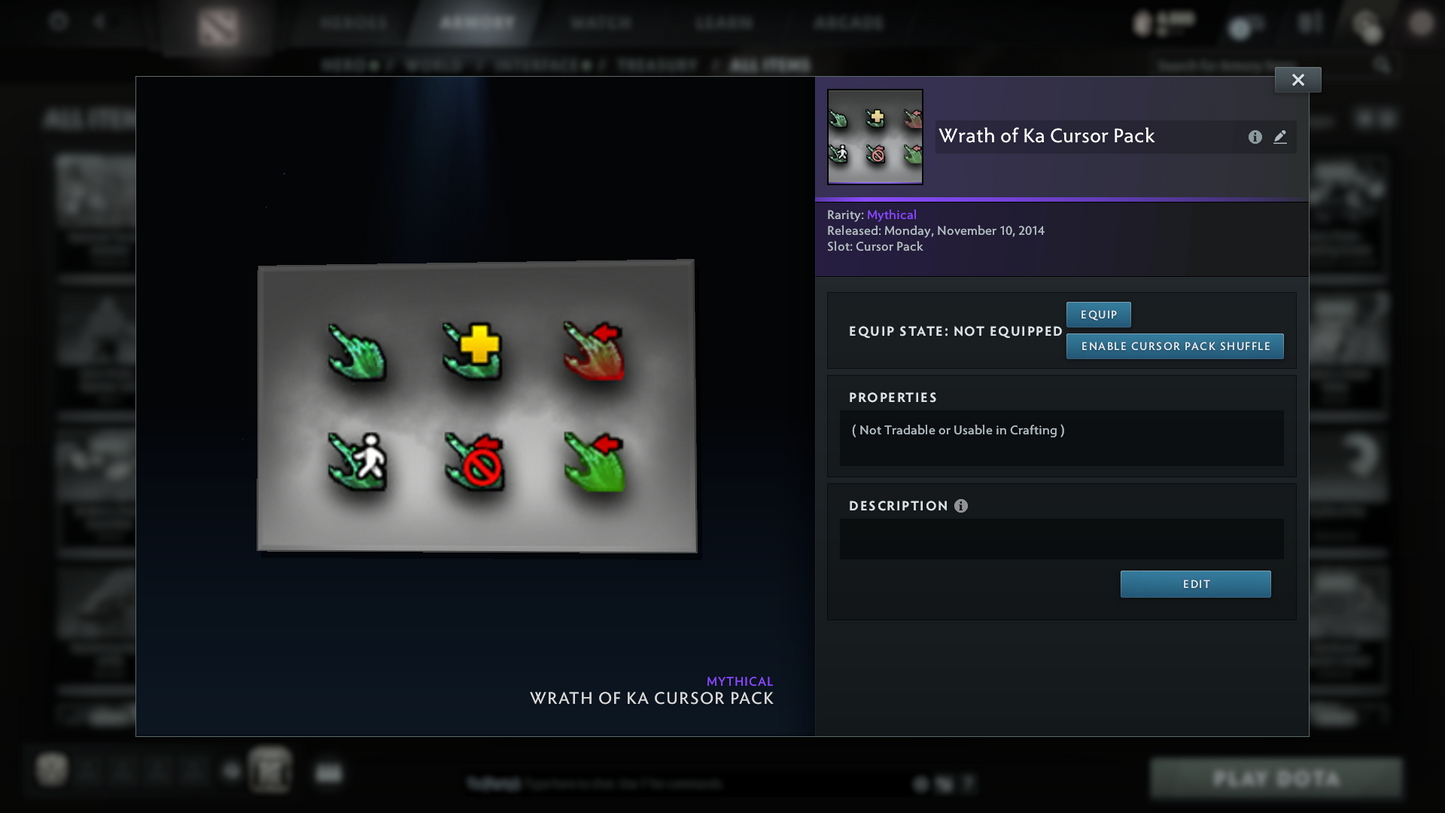Enable cursor pack shuffle
Screen dimensions: 1445x813
(x=1175, y=346)
